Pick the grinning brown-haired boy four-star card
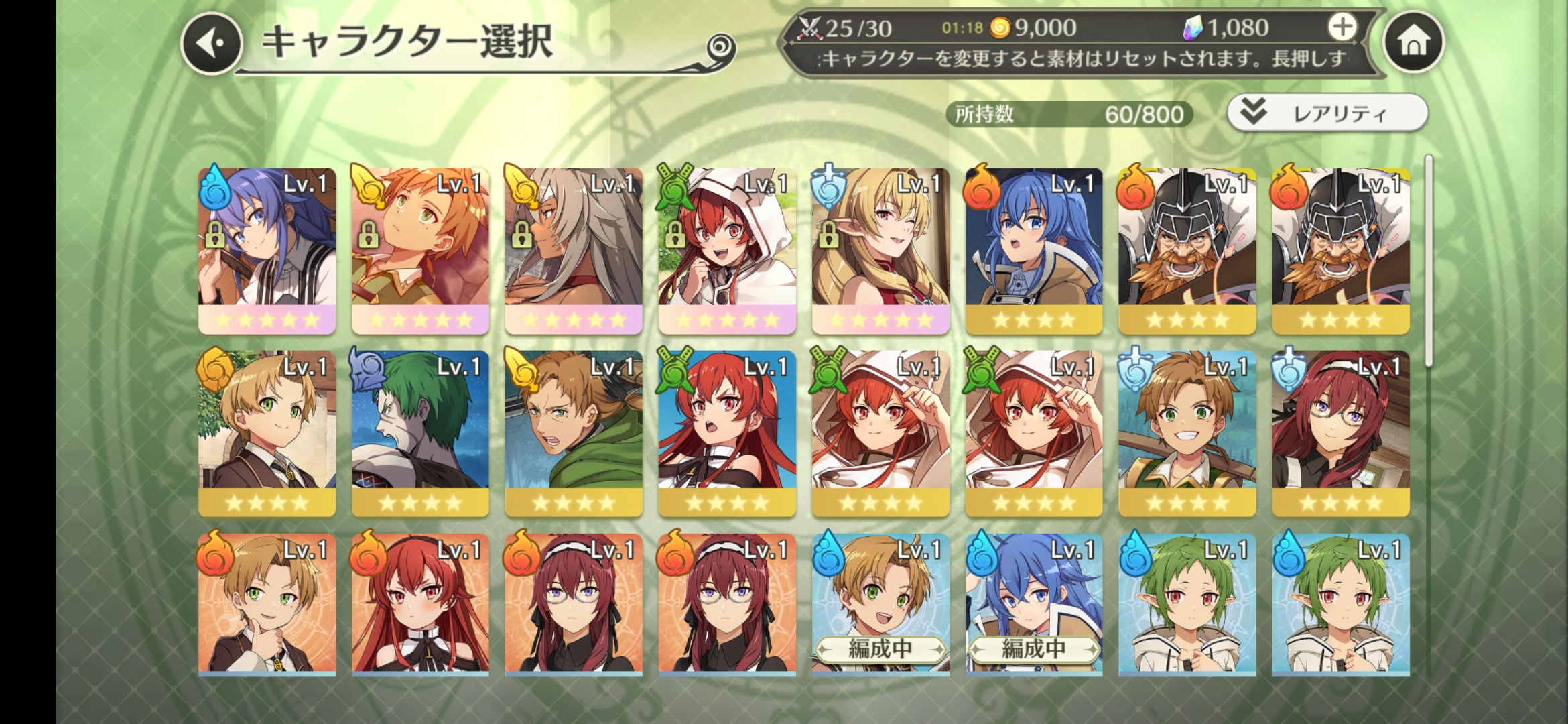The width and height of the screenshot is (1568, 724). pyautogui.click(x=1187, y=432)
